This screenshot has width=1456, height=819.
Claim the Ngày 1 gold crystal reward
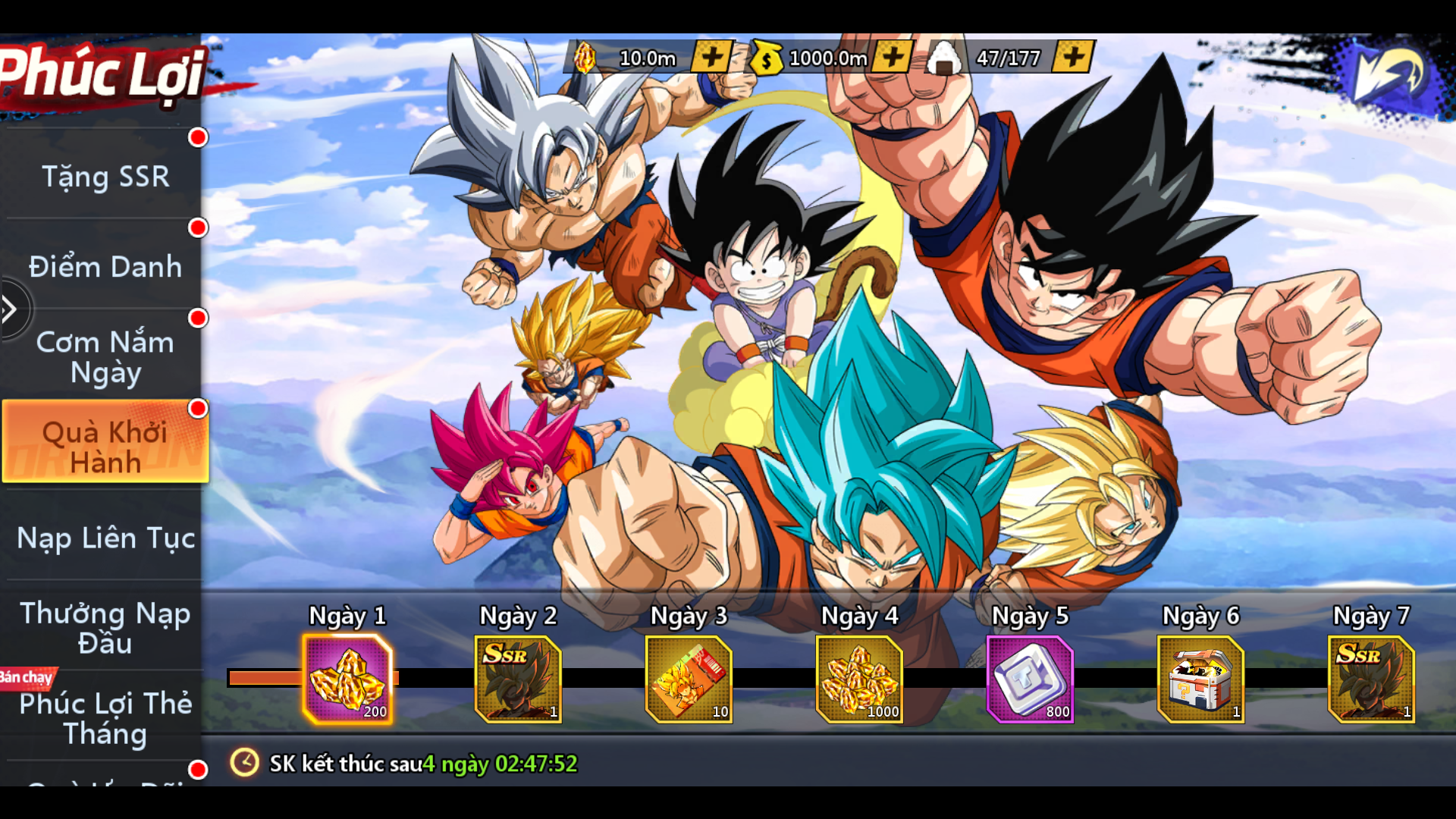[347, 679]
